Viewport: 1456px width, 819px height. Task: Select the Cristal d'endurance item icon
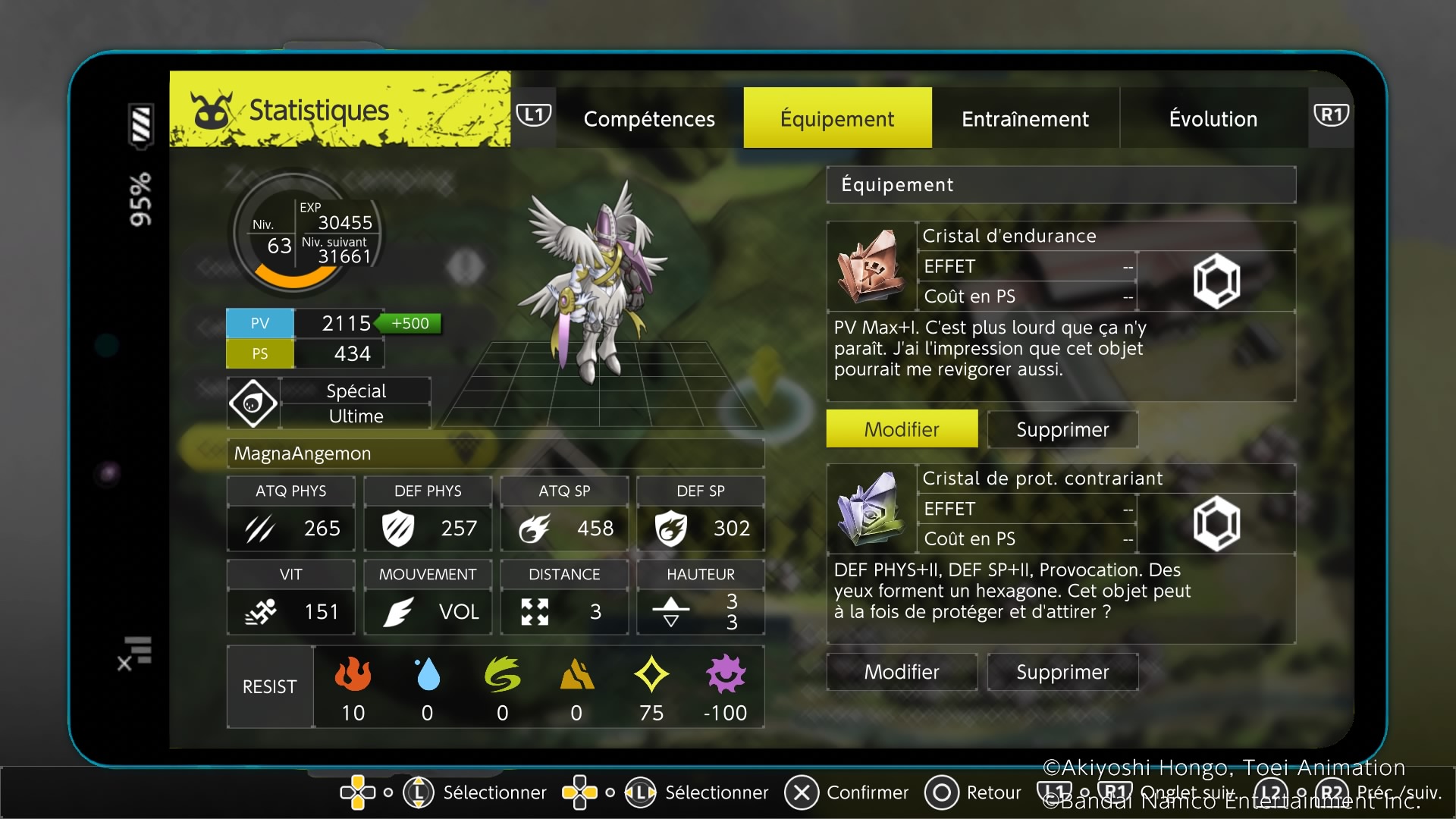[871, 266]
